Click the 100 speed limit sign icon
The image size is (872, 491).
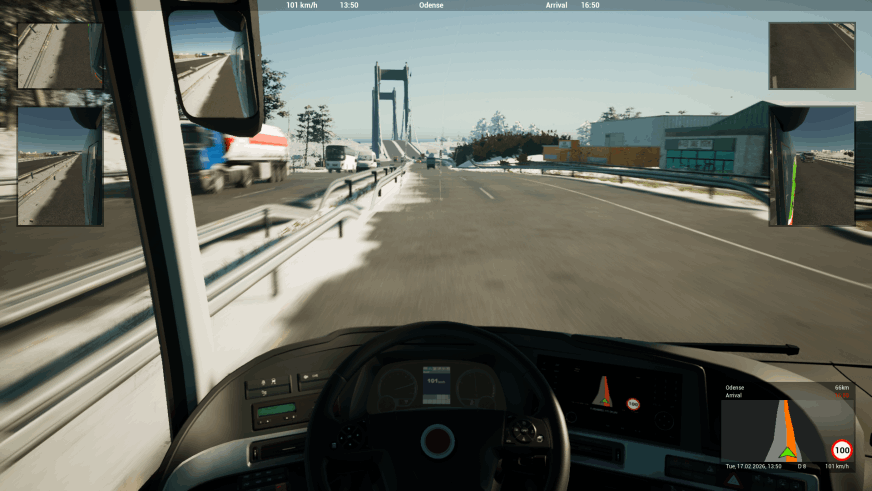[841, 449]
